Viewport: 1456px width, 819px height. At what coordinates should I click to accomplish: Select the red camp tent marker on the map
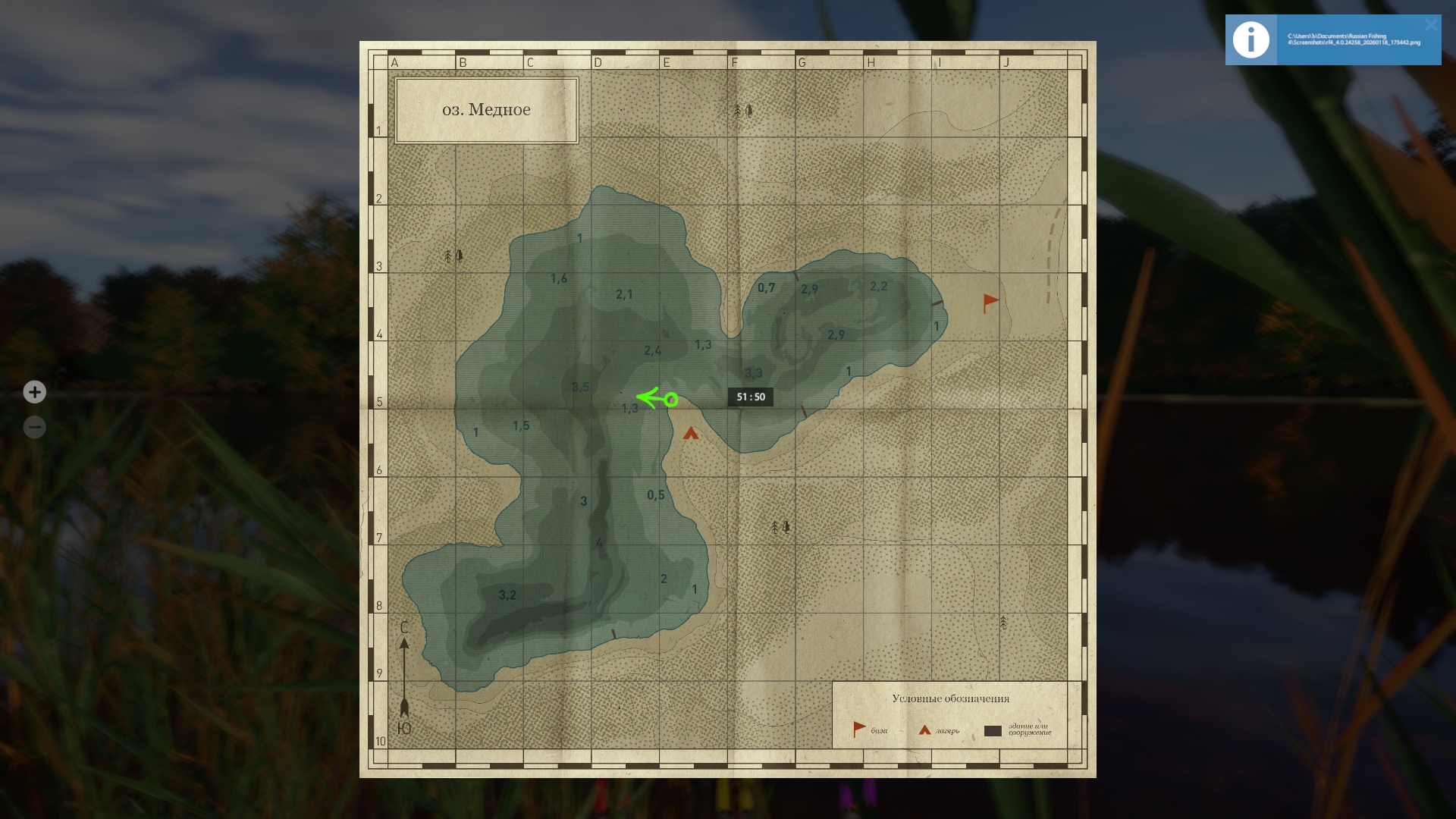(690, 434)
